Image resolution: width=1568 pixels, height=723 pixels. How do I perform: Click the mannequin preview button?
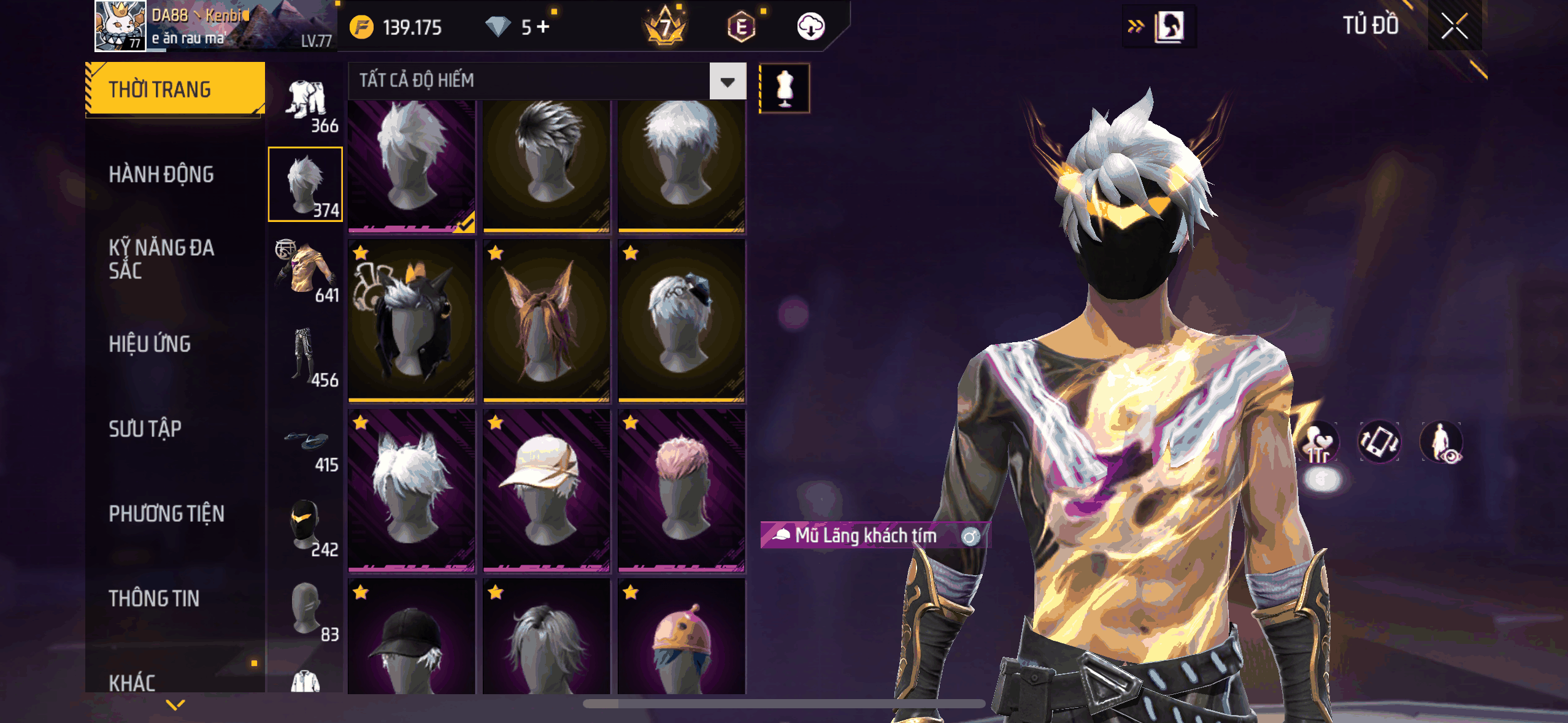pos(785,88)
